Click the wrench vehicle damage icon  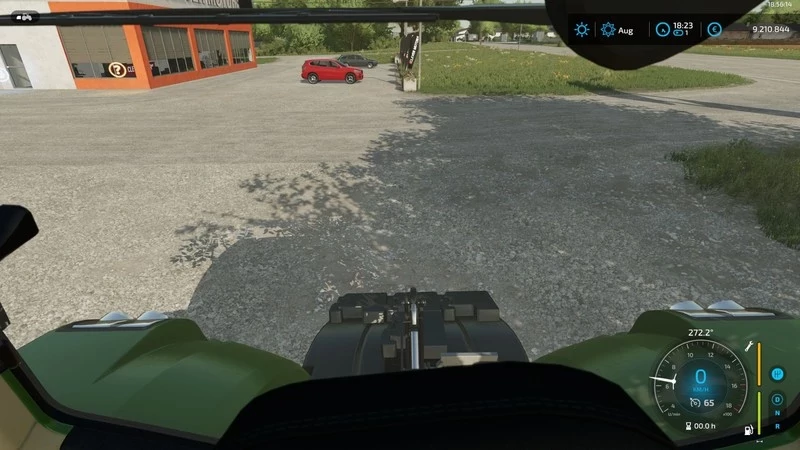click(746, 345)
